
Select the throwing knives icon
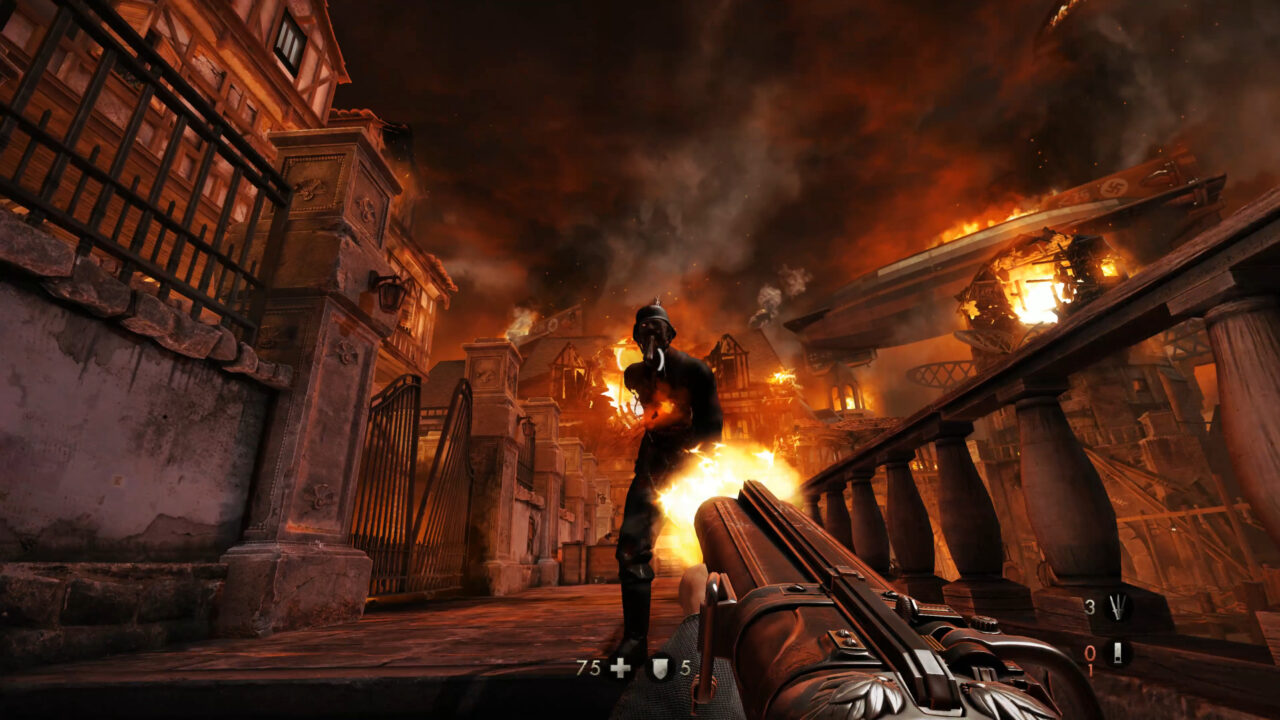tap(1117, 605)
